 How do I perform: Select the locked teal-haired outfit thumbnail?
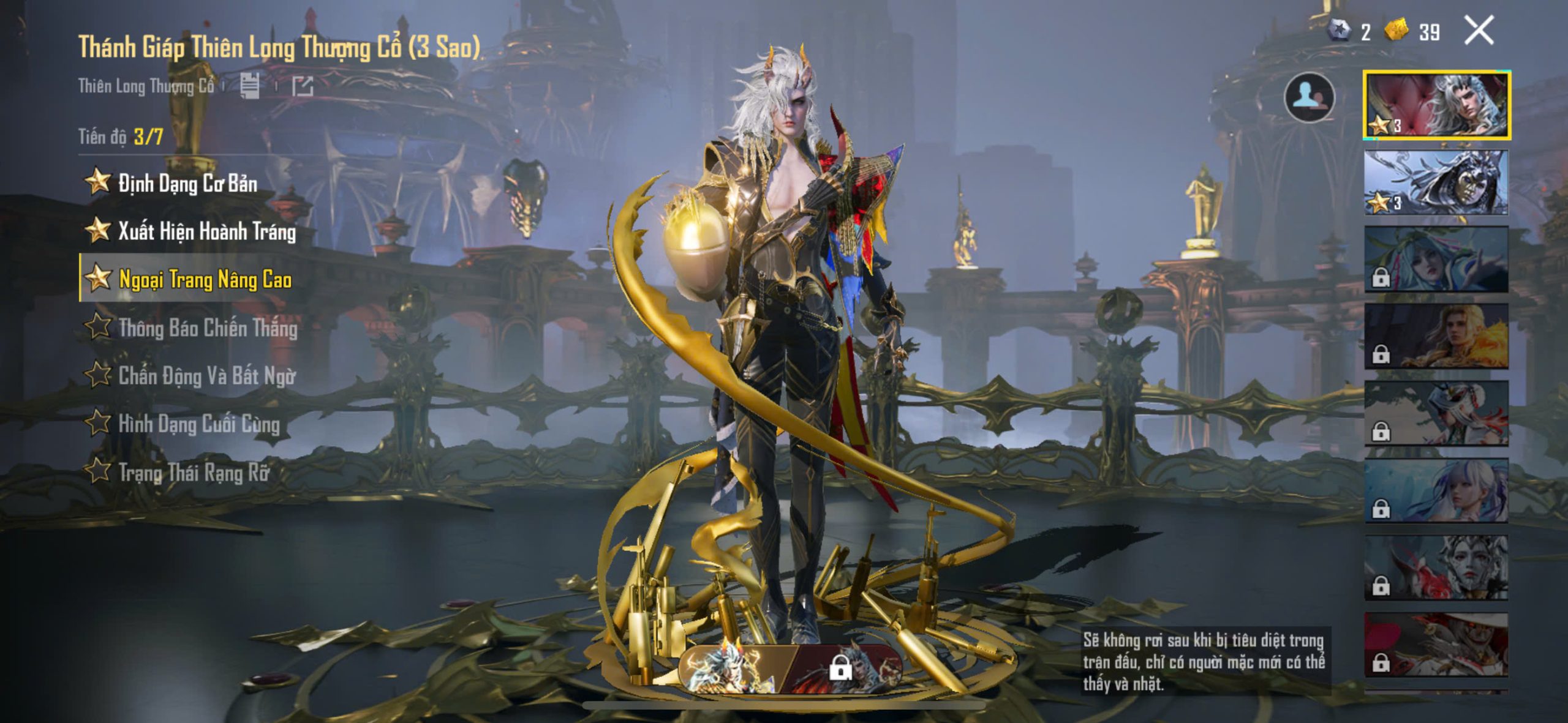point(1436,260)
